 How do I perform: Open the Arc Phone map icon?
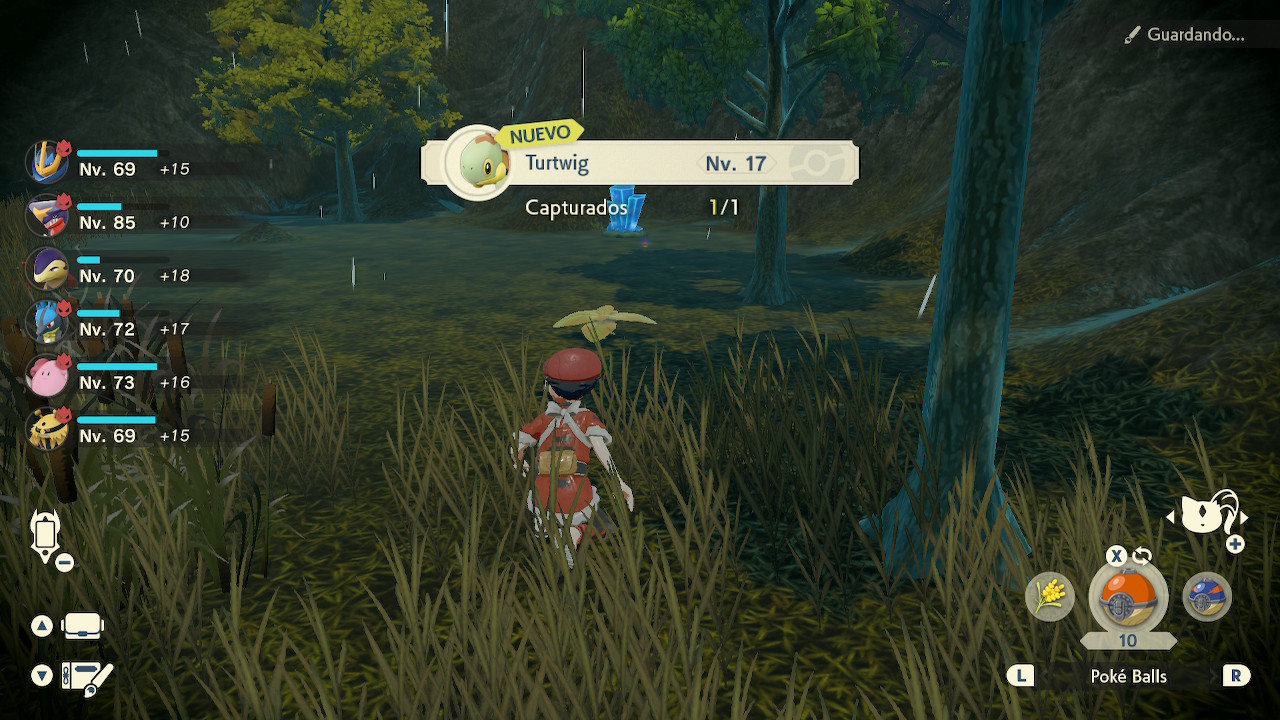[46, 536]
